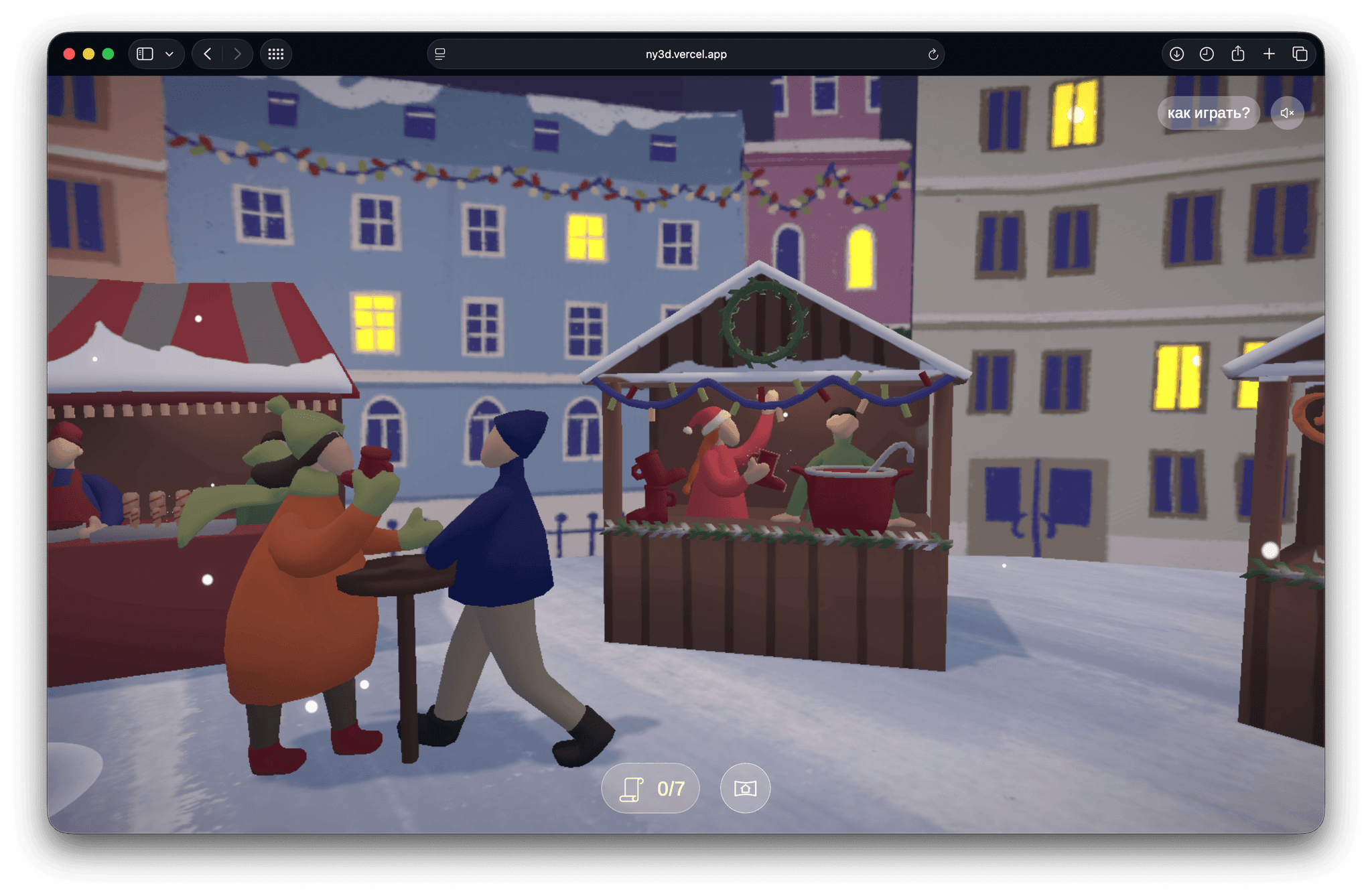
Task: Open the quest scroll counter showing 0/7
Action: [x=649, y=788]
